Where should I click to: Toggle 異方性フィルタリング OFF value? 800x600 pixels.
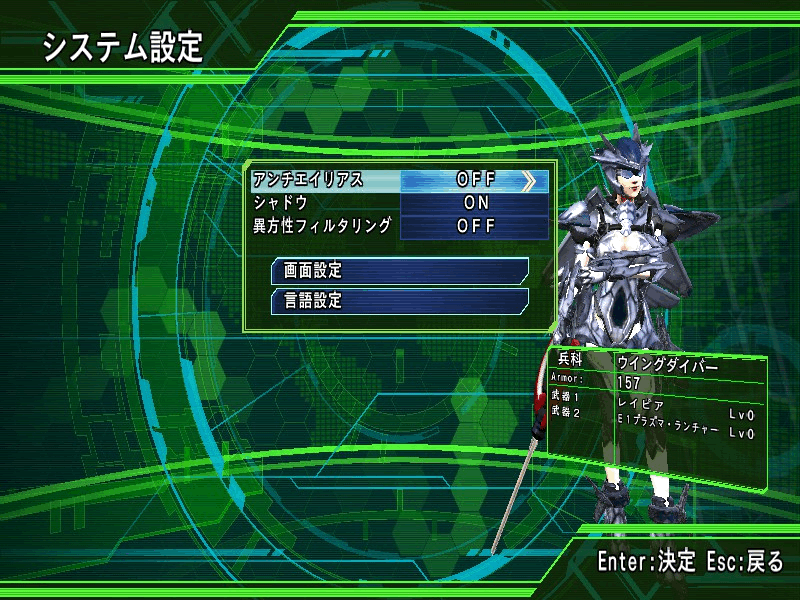pos(475,226)
